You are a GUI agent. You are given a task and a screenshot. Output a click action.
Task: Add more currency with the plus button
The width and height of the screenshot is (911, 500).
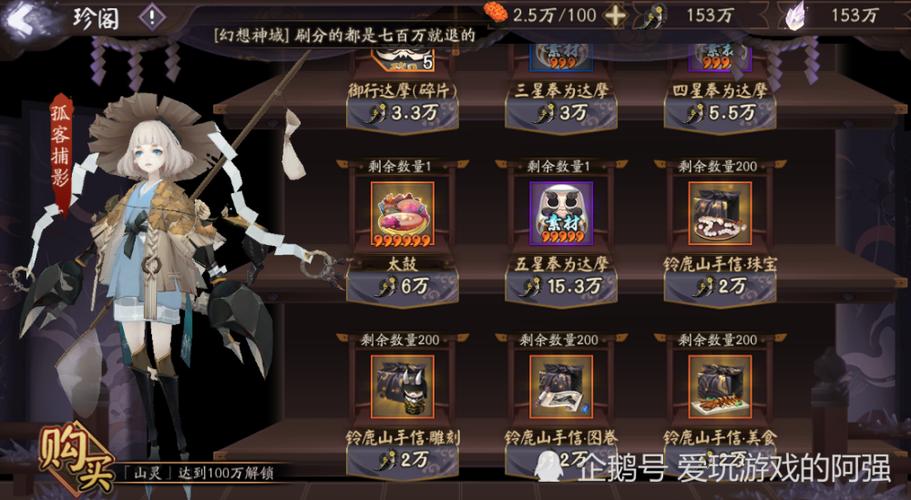coord(616,15)
